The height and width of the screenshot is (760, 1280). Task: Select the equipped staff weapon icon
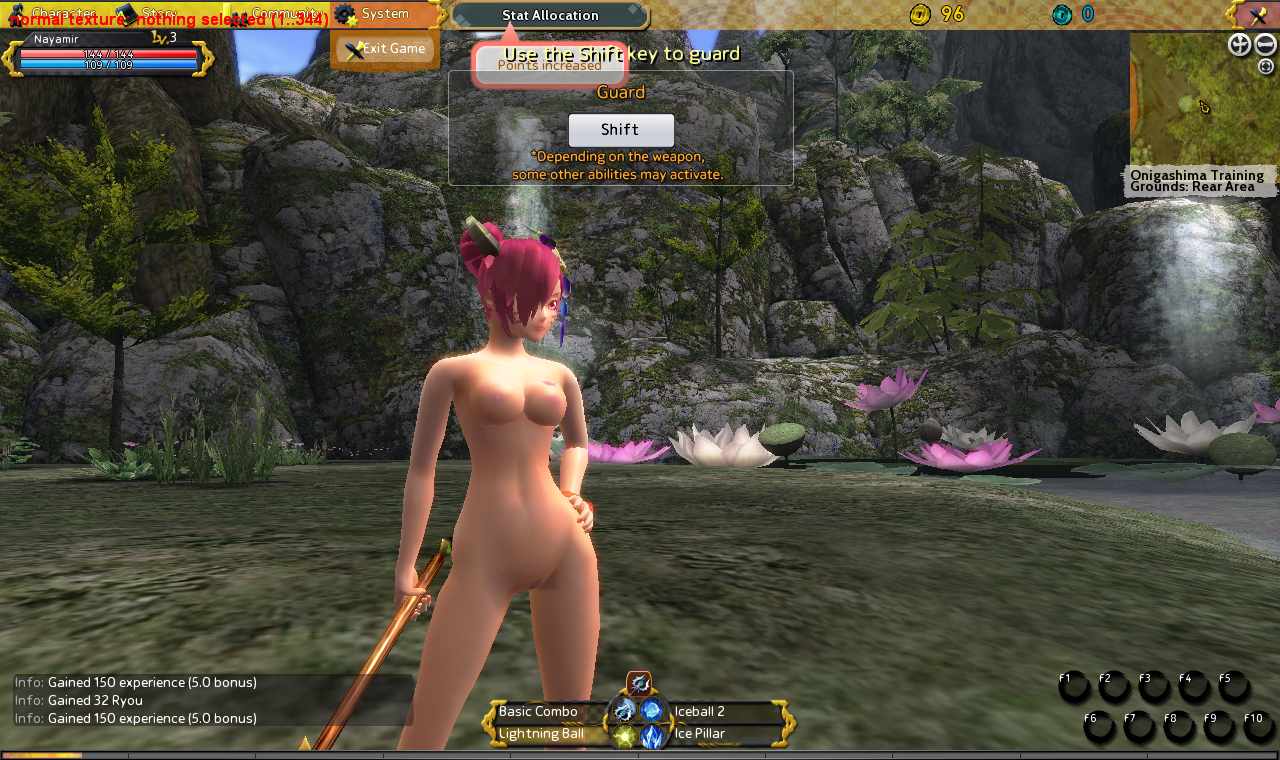pos(639,683)
